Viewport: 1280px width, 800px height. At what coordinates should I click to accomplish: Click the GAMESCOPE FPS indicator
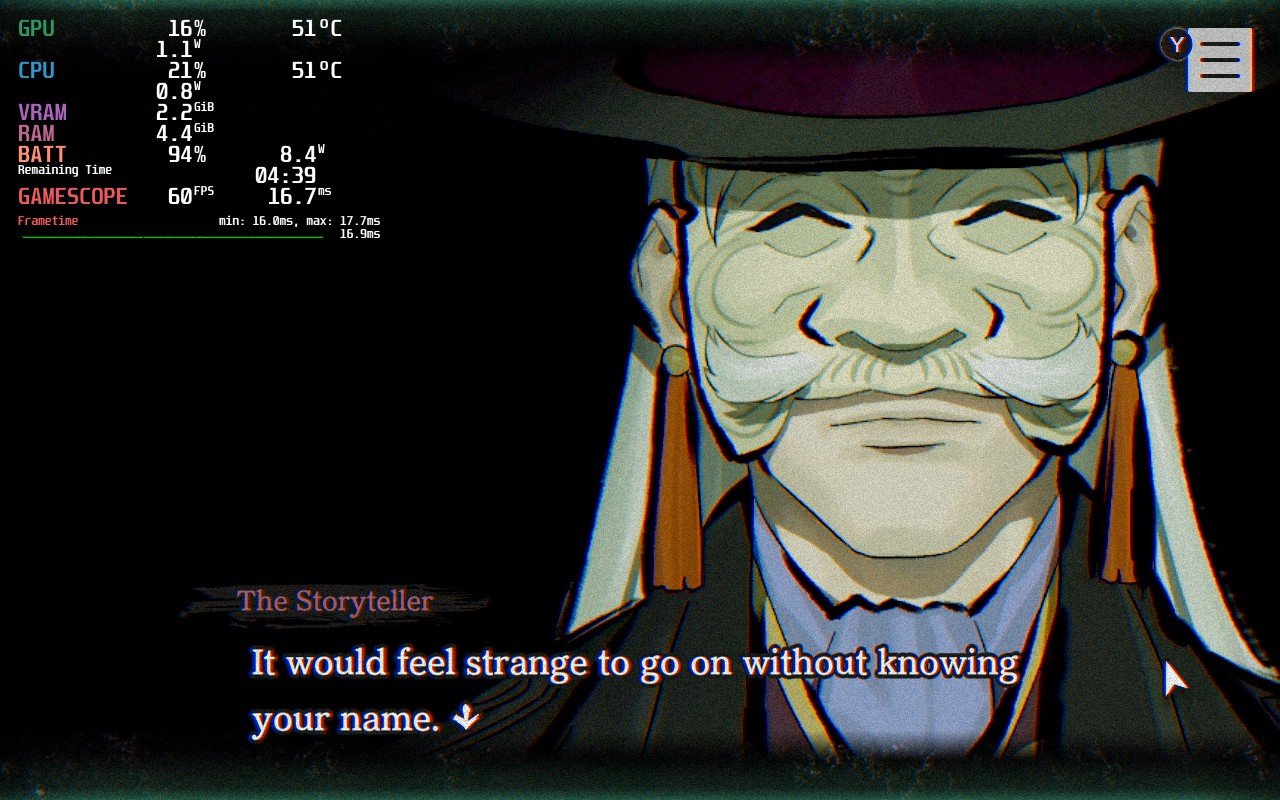tap(72, 196)
